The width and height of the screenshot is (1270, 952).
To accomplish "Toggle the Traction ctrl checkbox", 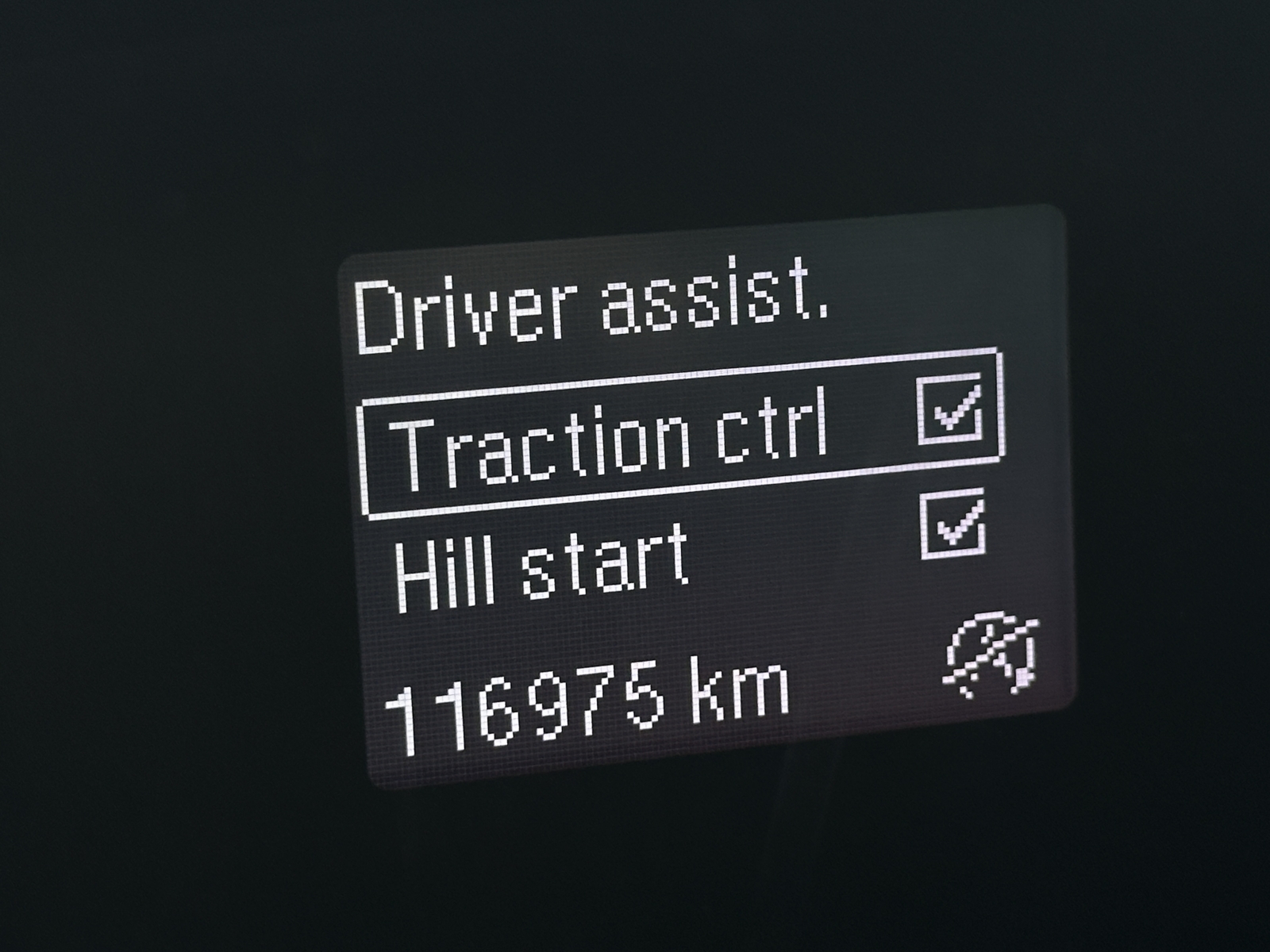I will pos(949,408).
